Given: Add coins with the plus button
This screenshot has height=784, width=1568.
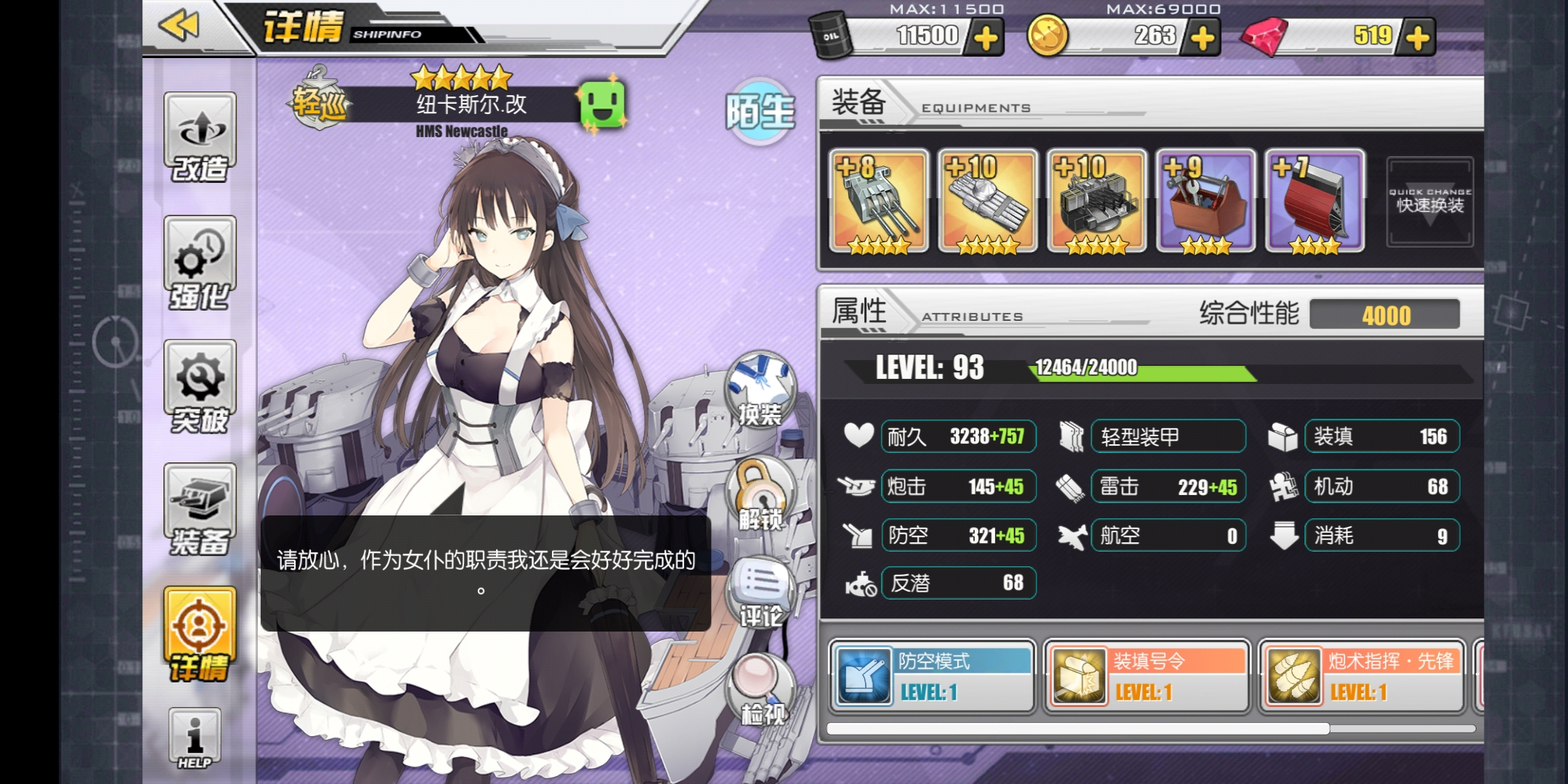Looking at the screenshot, I should tap(1203, 38).
